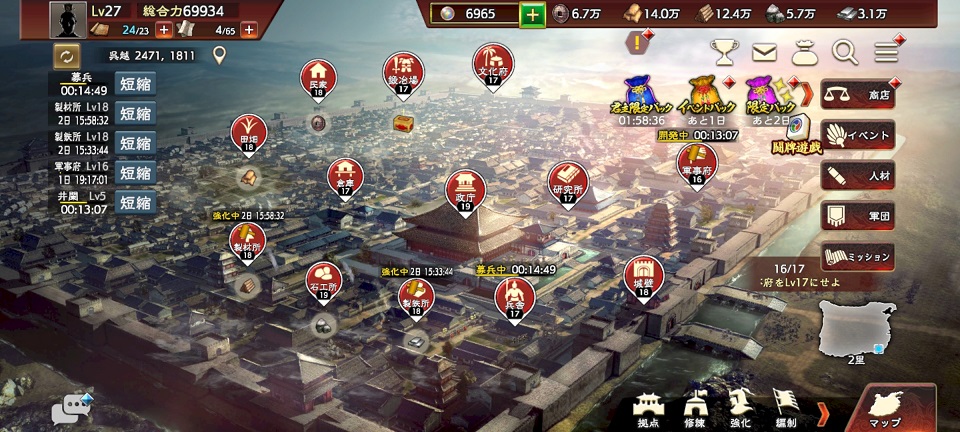Click the green plus to add coins

click(x=533, y=14)
